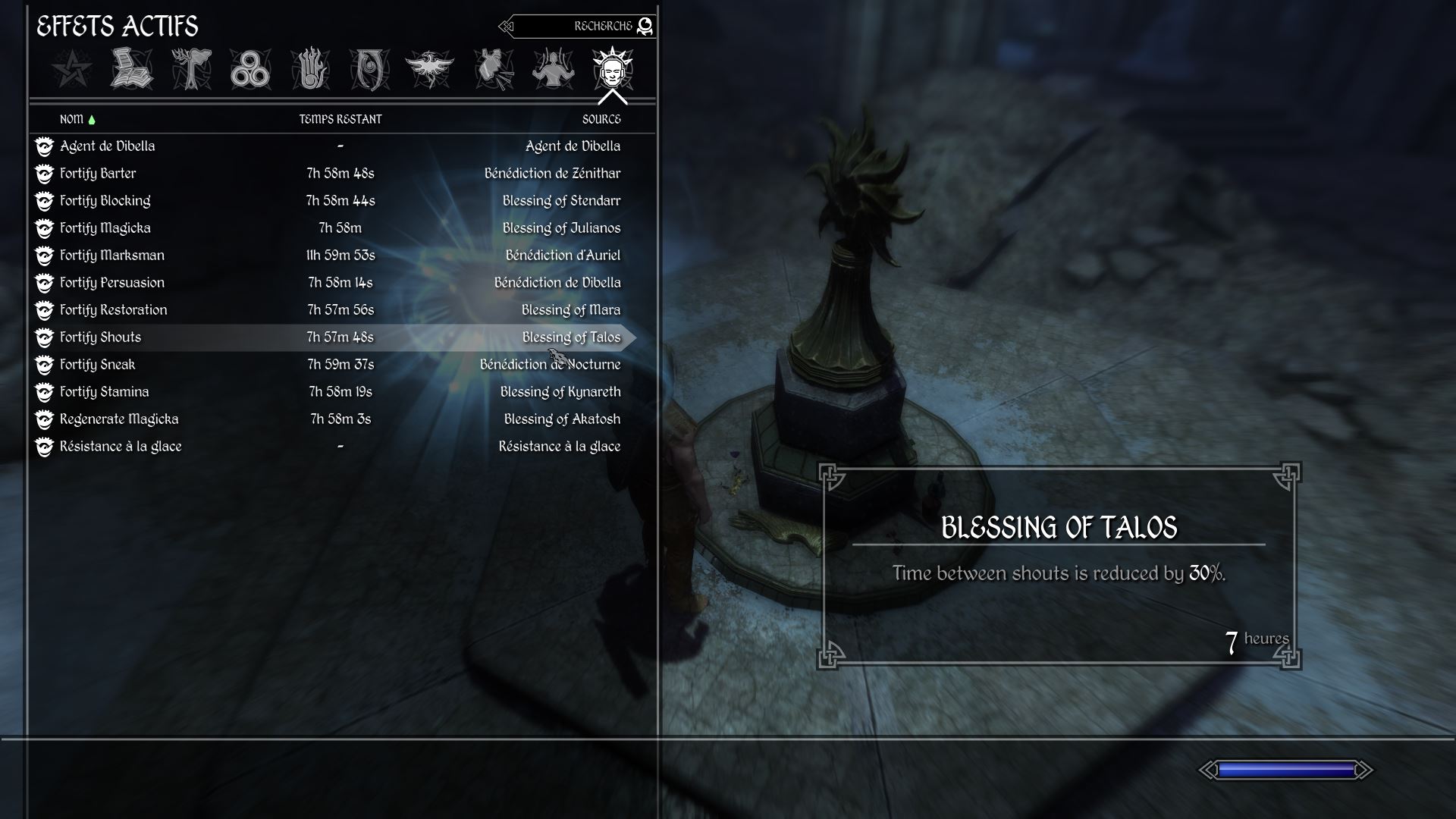The height and width of the screenshot is (819, 1456).
Task: Sort the list by Nom column
Action: tap(72, 119)
